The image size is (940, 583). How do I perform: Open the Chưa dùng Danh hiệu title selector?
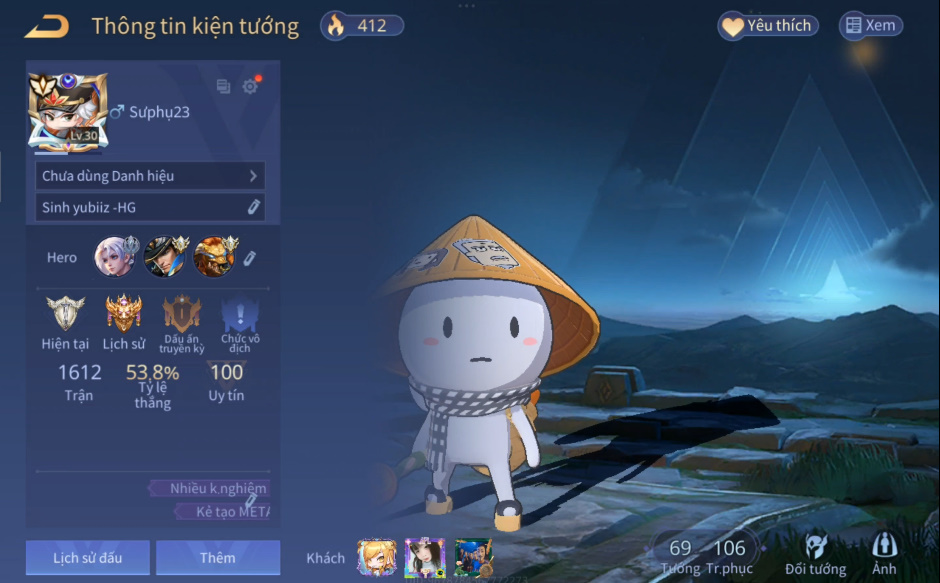[x=150, y=176]
